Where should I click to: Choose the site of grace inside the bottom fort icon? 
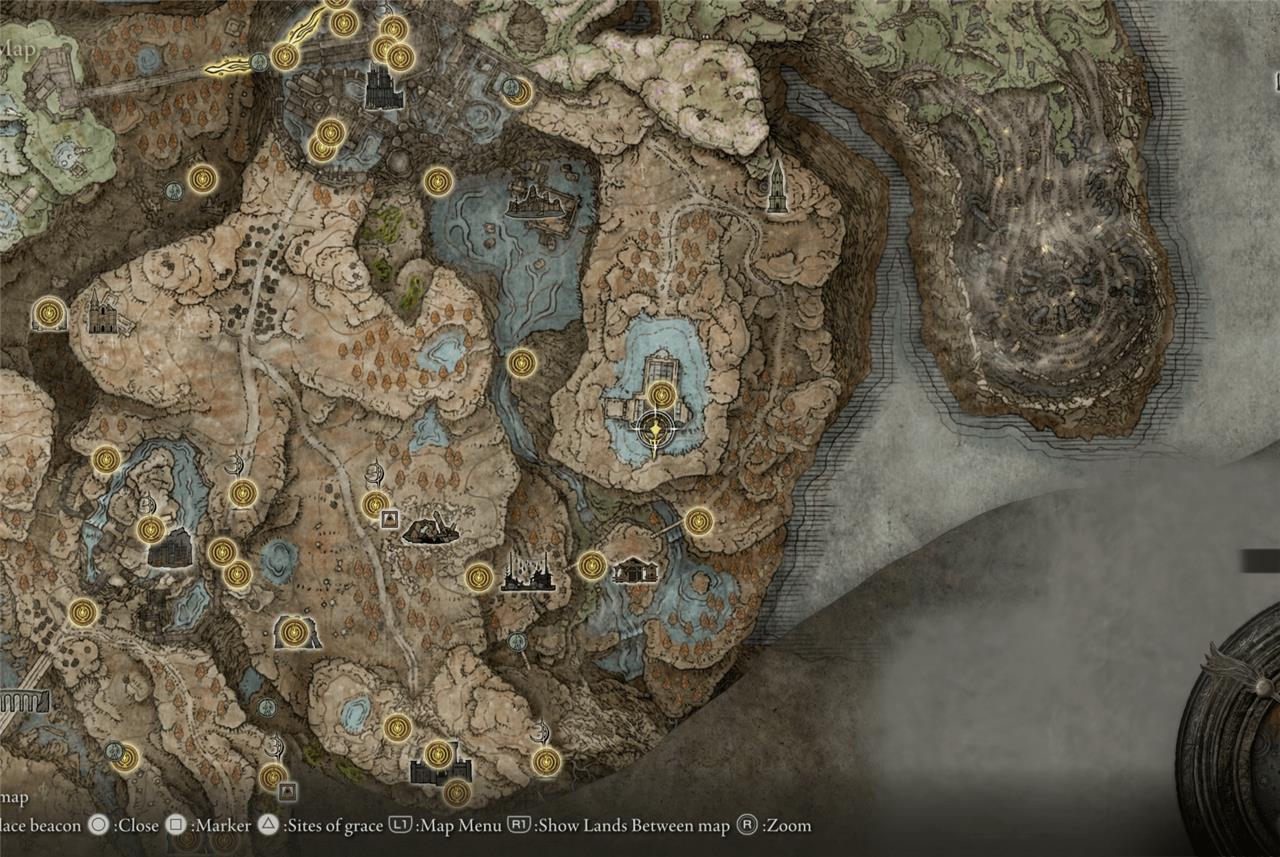[437, 754]
